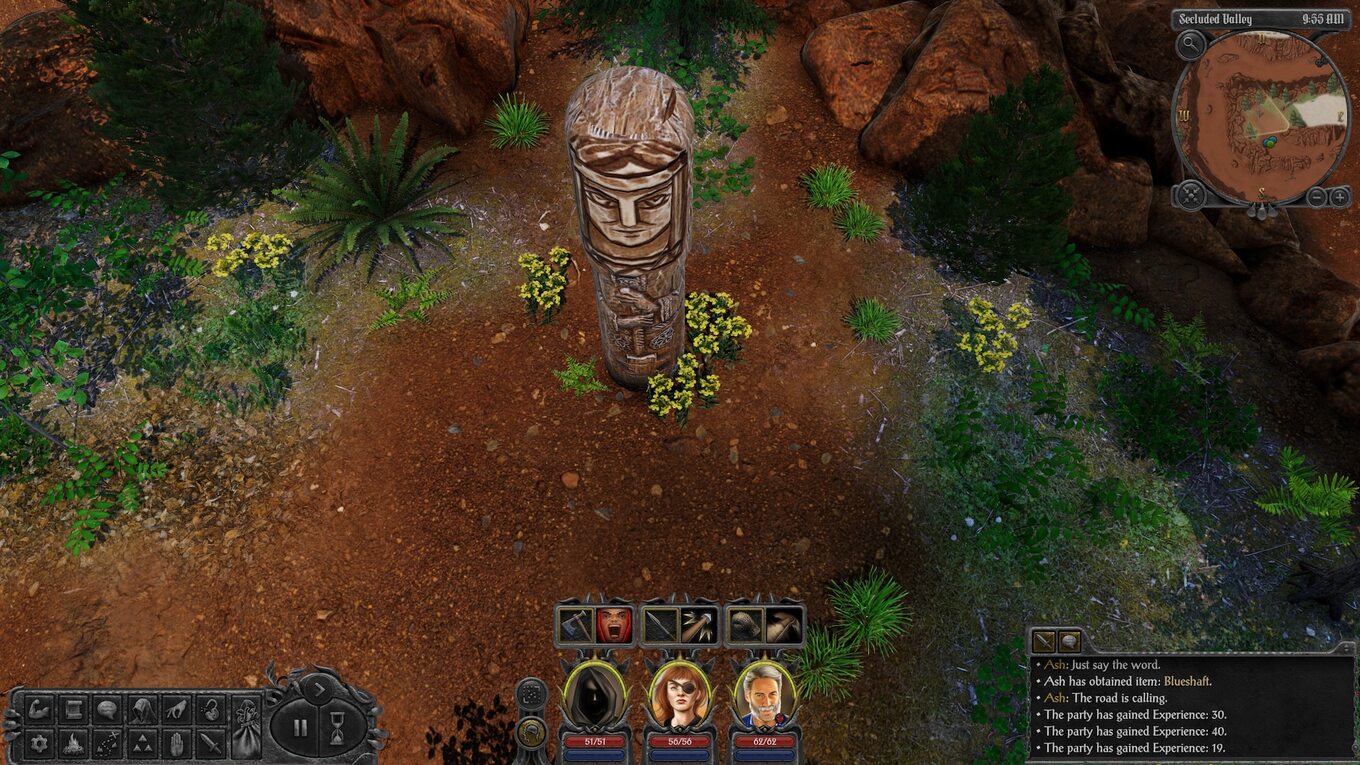Viewport: 1360px width, 765px height.
Task: Open the party inventory sack
Action: click(246, 726)
